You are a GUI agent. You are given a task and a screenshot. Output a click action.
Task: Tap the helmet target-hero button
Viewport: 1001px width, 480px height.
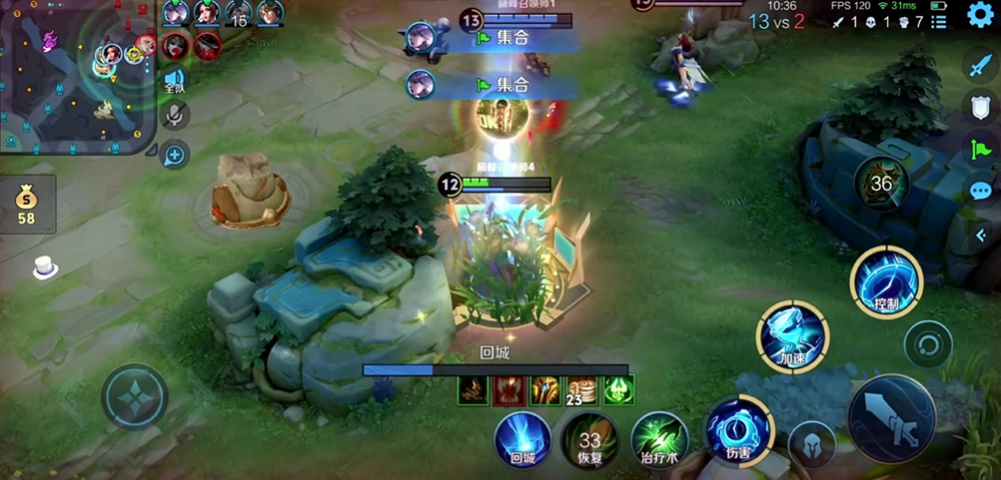coord(811,444)
